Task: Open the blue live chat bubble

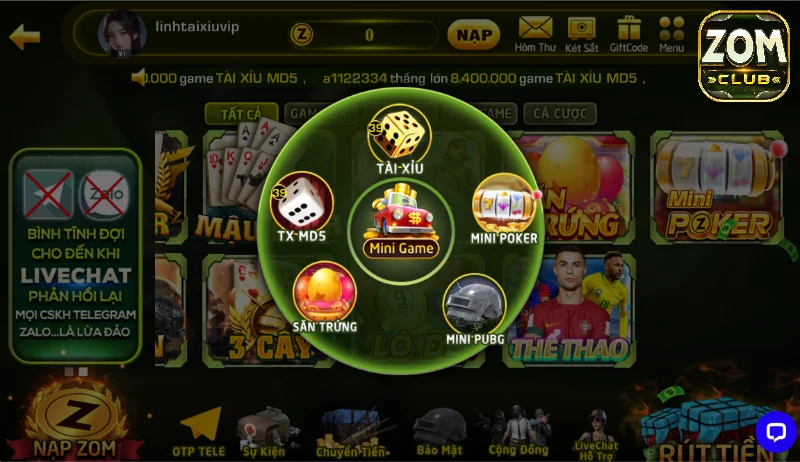Action: pyautogui.click(x=775, y=431)
